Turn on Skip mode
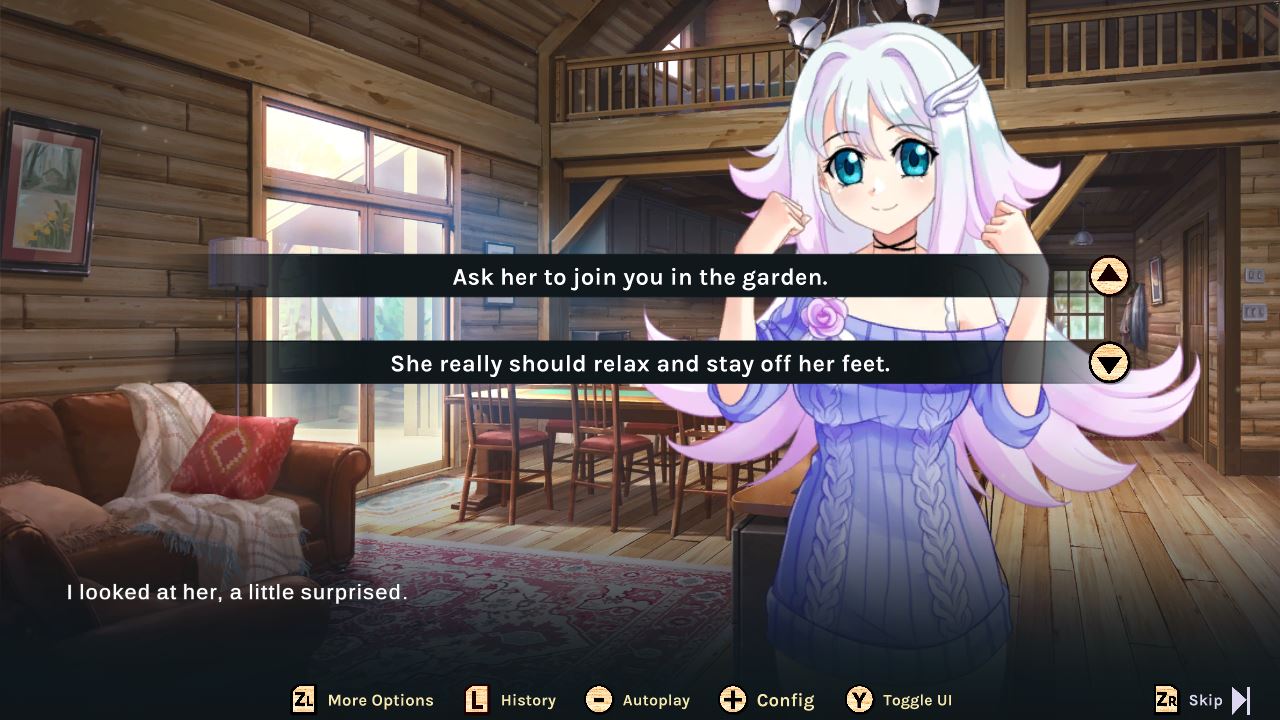 click(x=1203, y=700)
